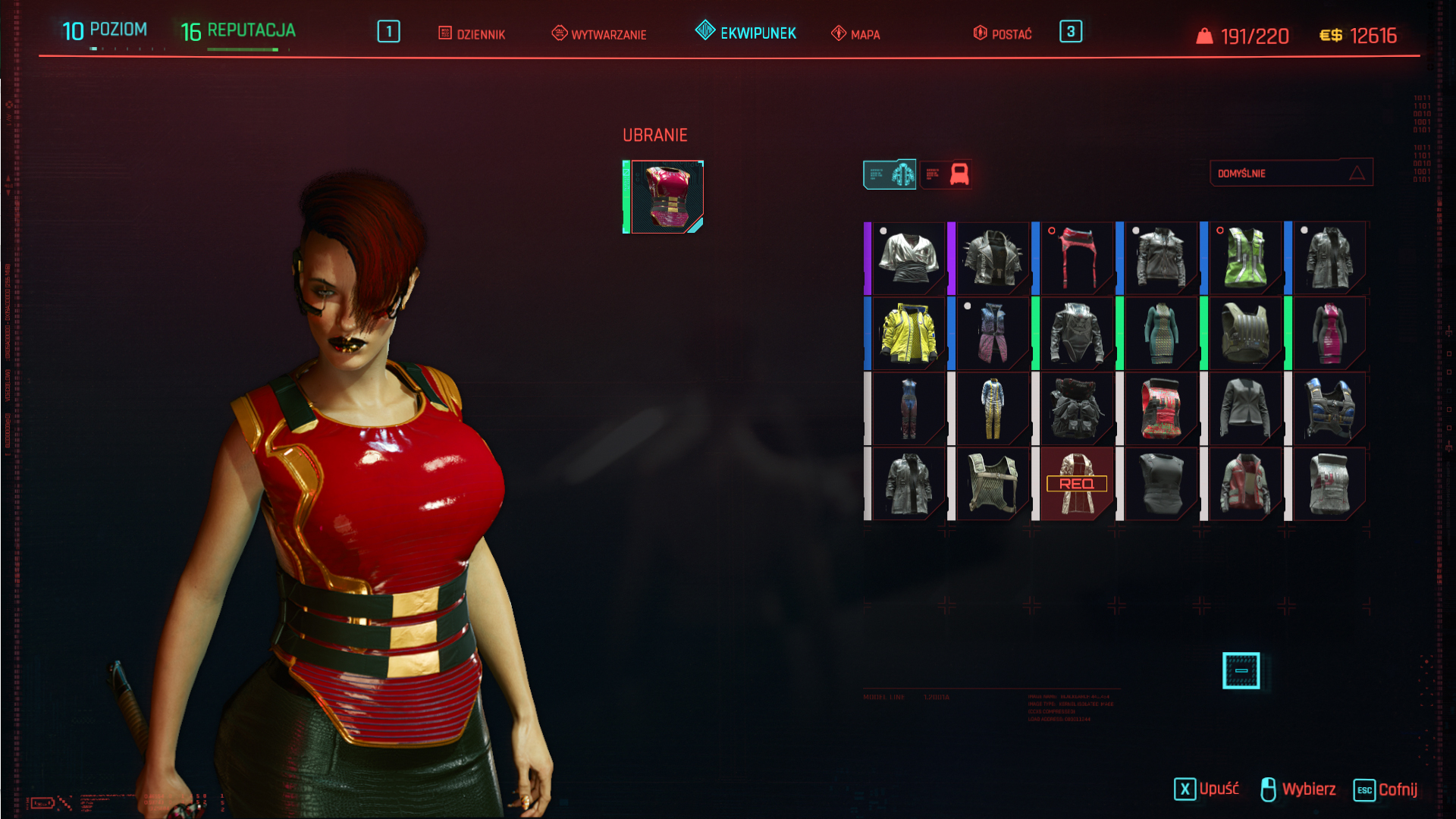Viewport: 1456px width, 819px height.
Task: Click the Upuść drop button
Action: (1207, 789)
